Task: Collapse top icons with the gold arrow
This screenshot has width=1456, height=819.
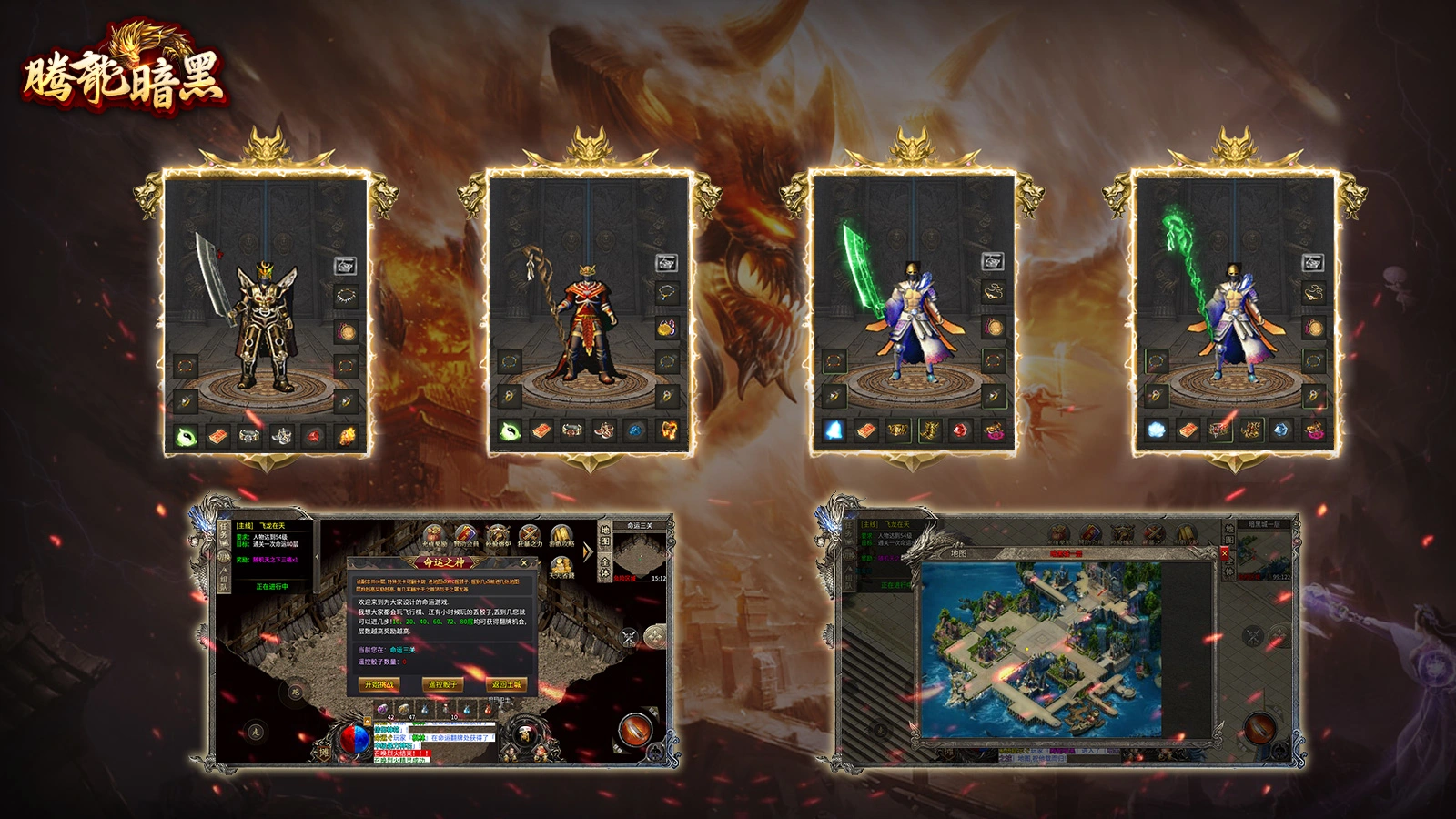Action: [588, 551]
